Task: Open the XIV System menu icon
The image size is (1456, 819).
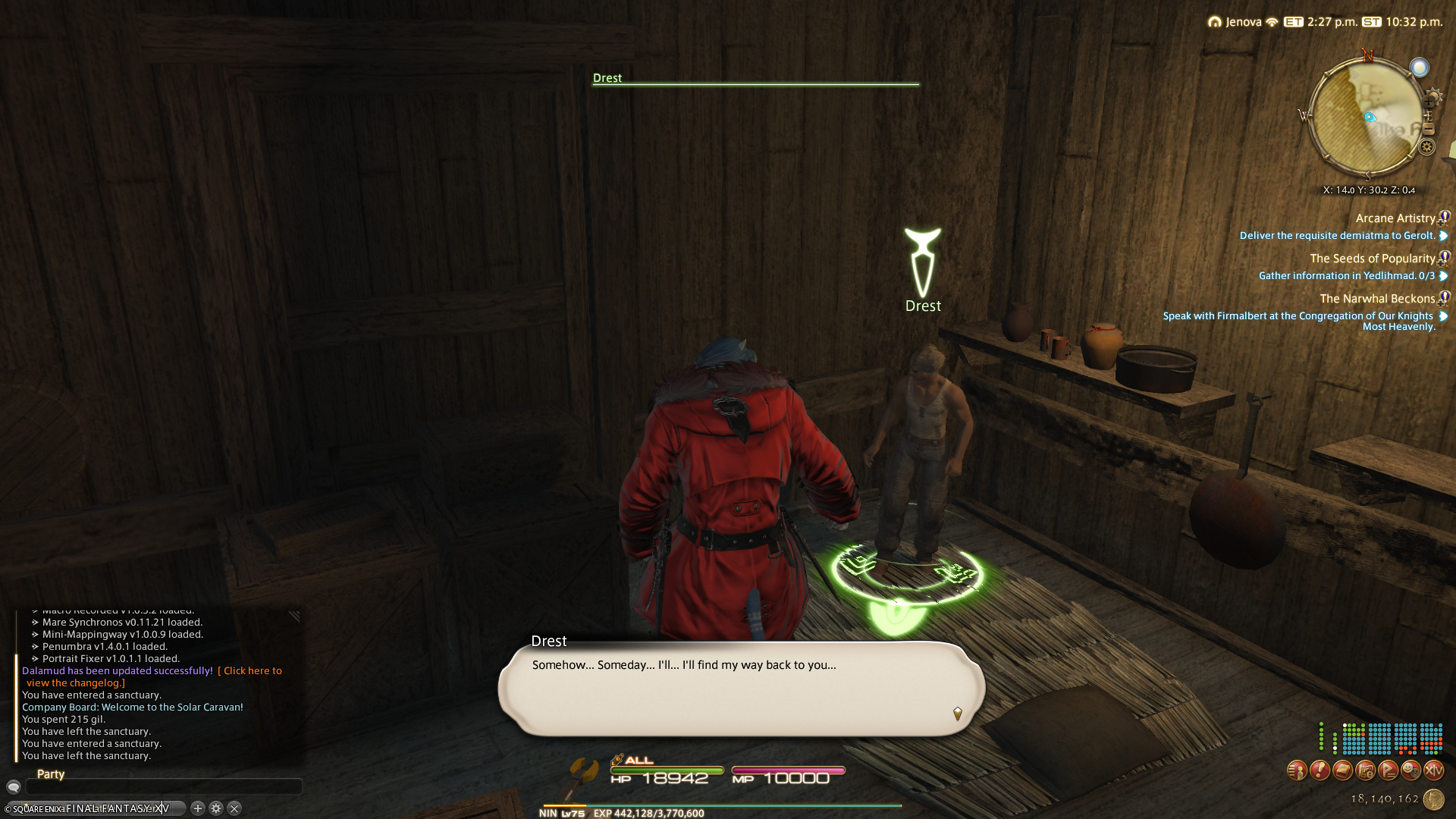Action: [1433, 771]
